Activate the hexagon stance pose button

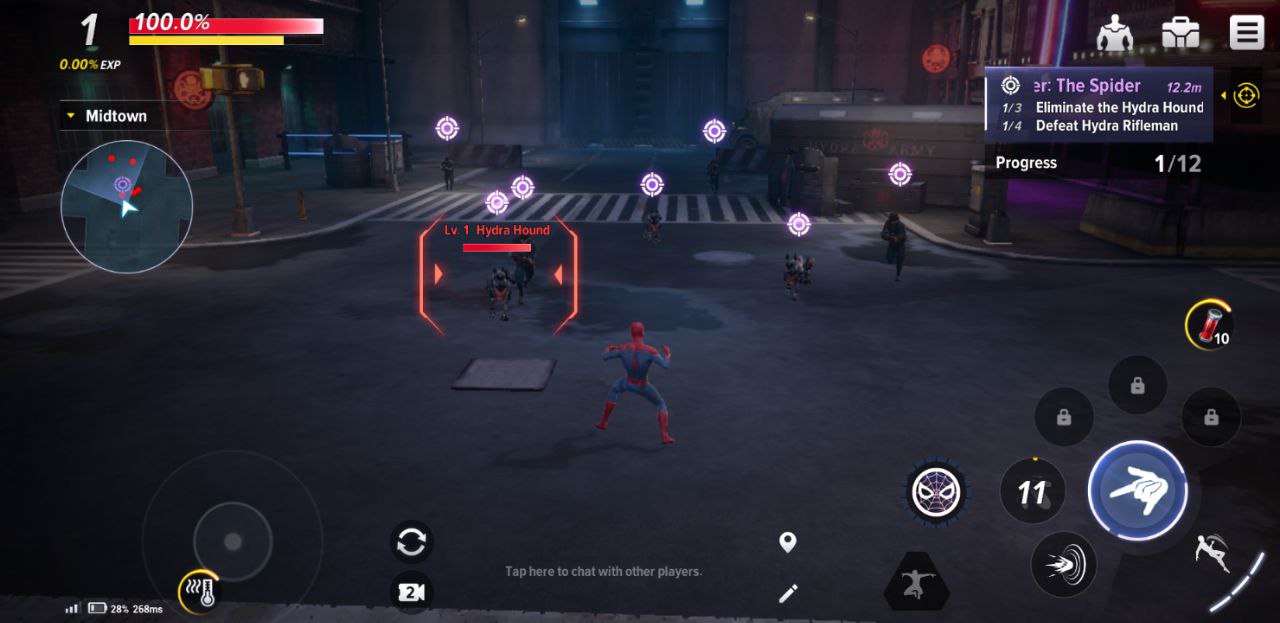click(916, 581)
